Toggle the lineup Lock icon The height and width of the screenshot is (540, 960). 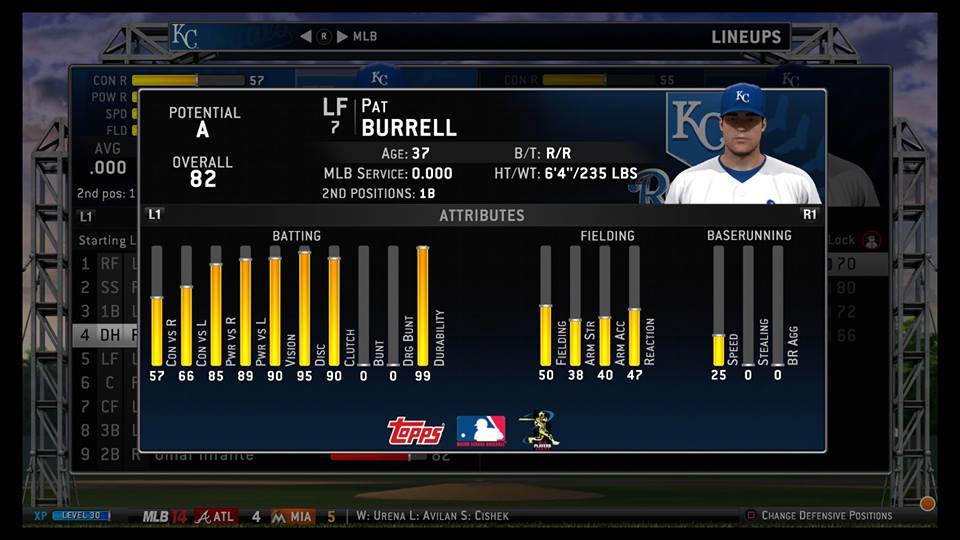pyautogui.click(x=870, y=240)
